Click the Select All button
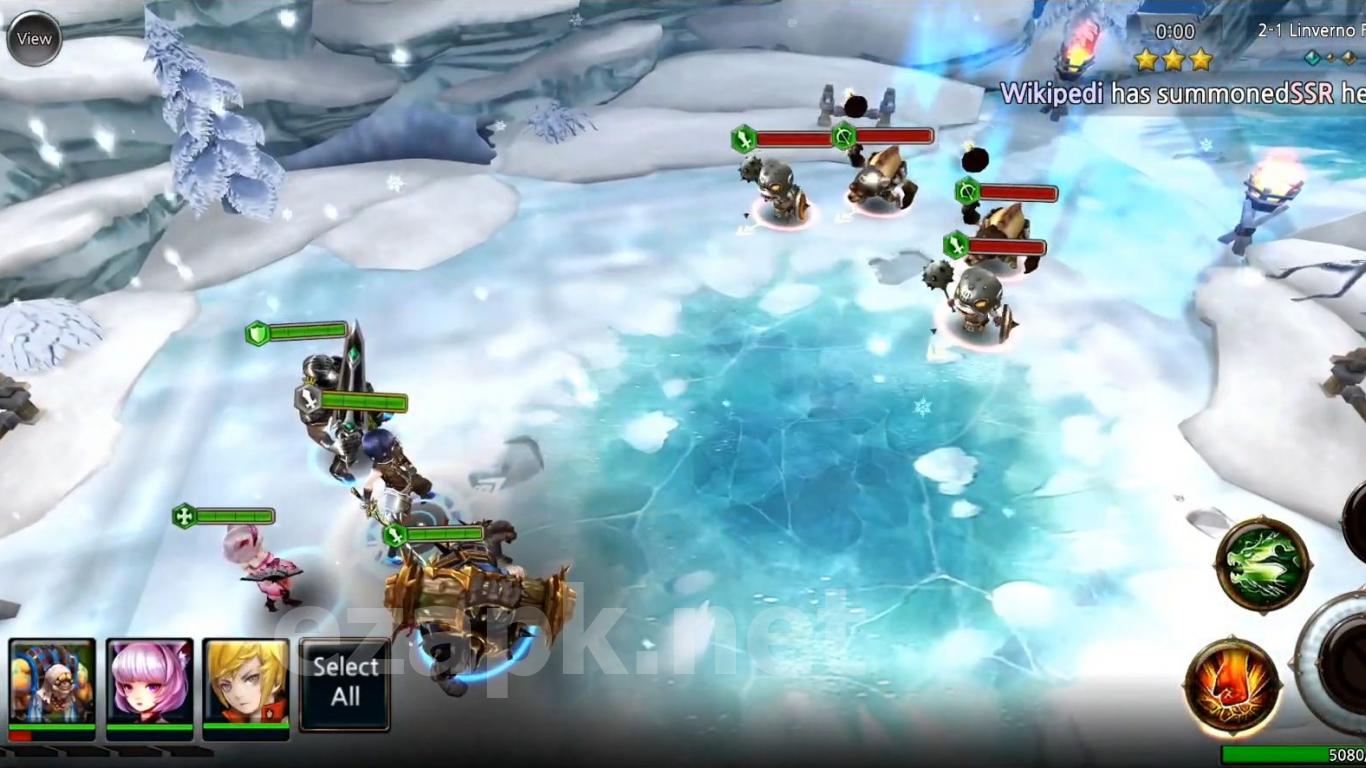 (345, 683)
